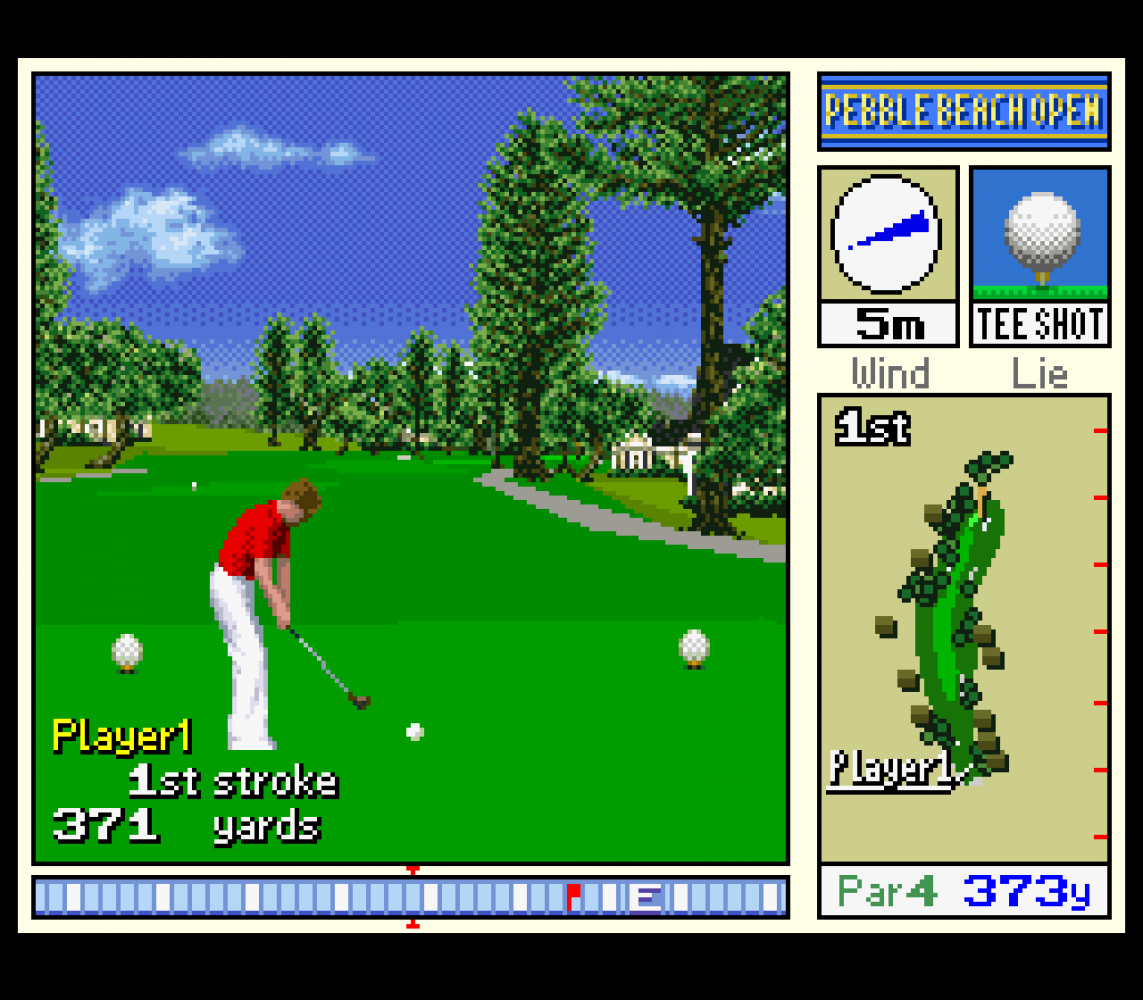The image size is (1143, 1000).
Task: Click the Pebble Beach Open title banner
Action: pyautogui.click(x=963, y=111)
